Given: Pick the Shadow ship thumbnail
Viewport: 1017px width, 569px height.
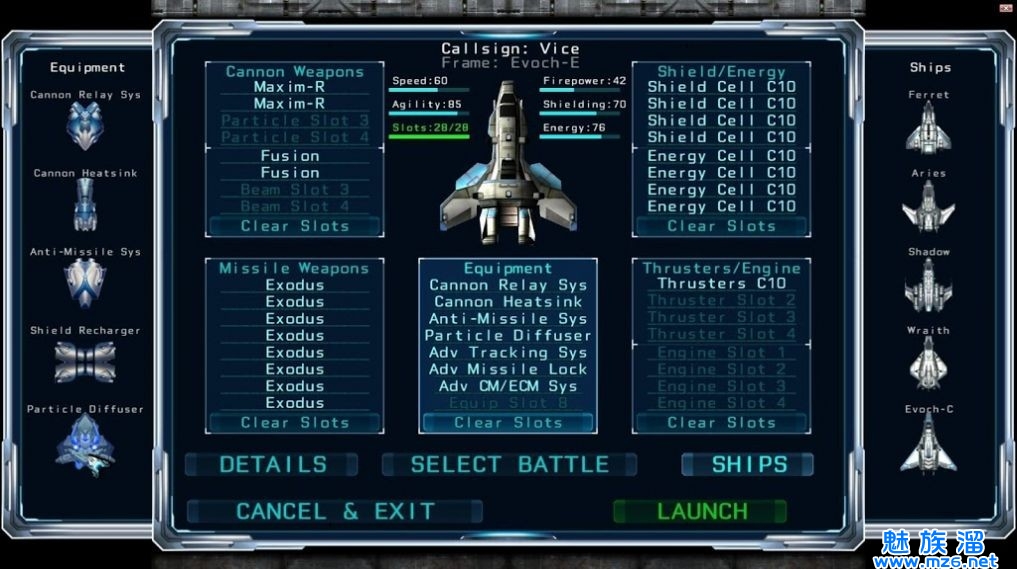Looking at the screenshot, I should (x=928, y=284).
